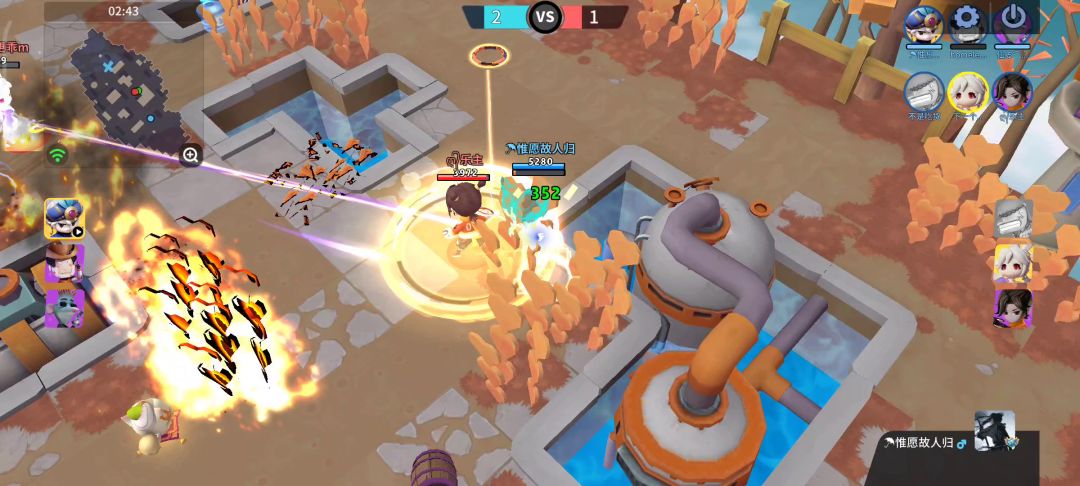Open the gear settings menu

pos(966,20)
